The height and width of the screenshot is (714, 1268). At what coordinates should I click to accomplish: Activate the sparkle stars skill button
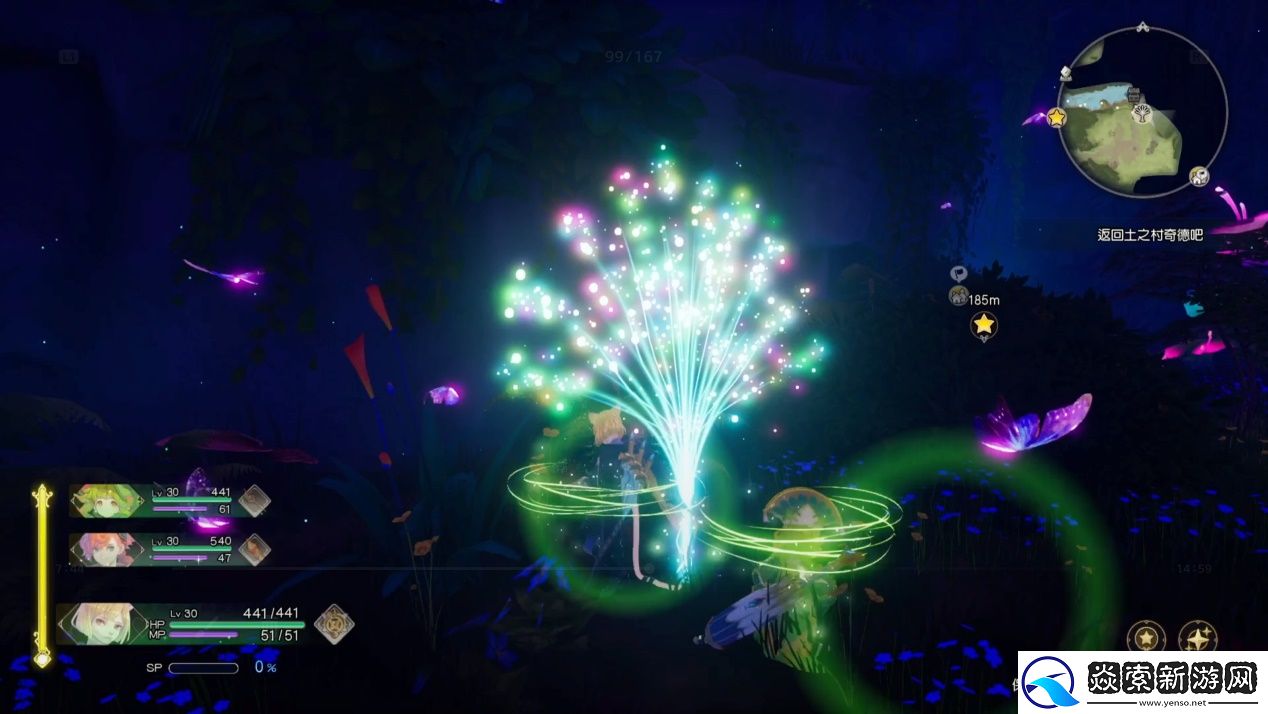tap(1197, 637)
